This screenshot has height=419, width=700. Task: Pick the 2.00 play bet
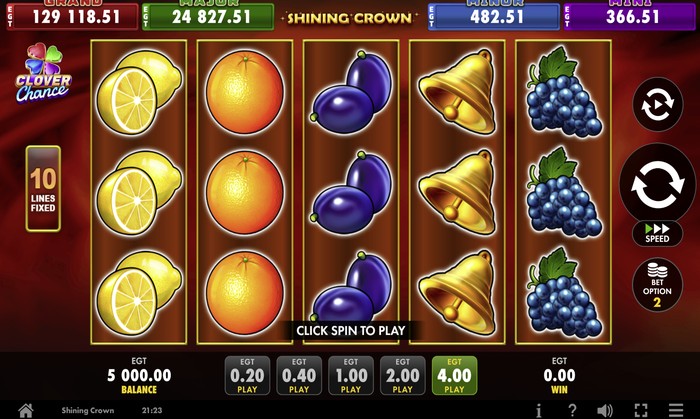pyautogui.click(x=403, y=376)
